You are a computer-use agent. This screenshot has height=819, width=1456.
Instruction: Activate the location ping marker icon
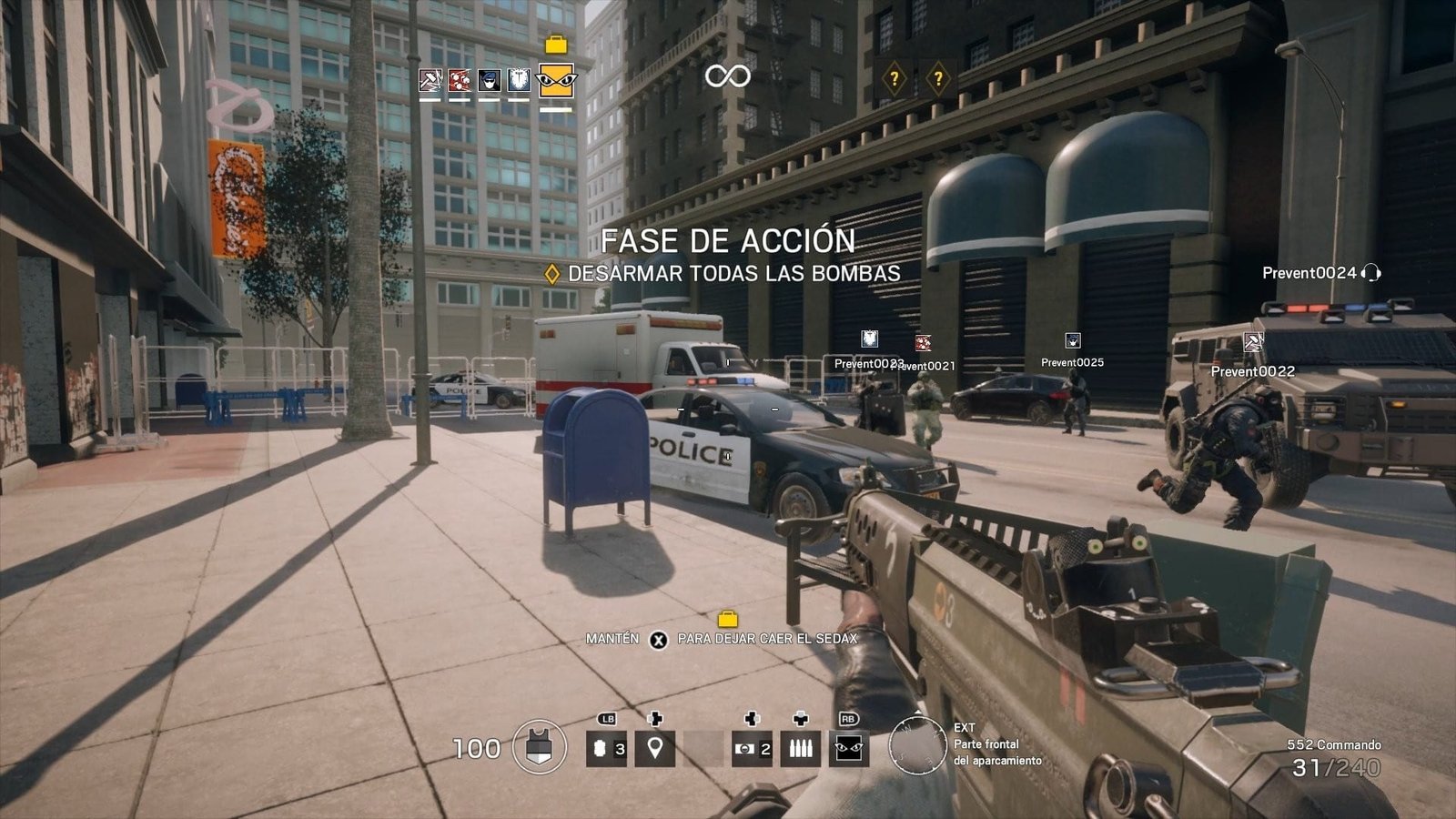654,749
